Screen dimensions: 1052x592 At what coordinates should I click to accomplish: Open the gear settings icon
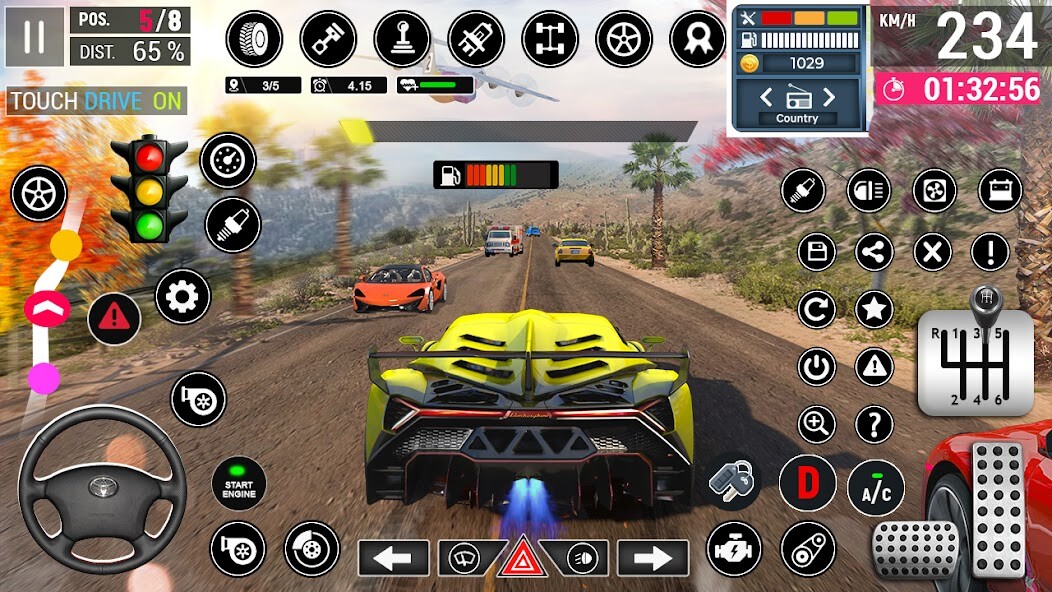coord(183,296)
